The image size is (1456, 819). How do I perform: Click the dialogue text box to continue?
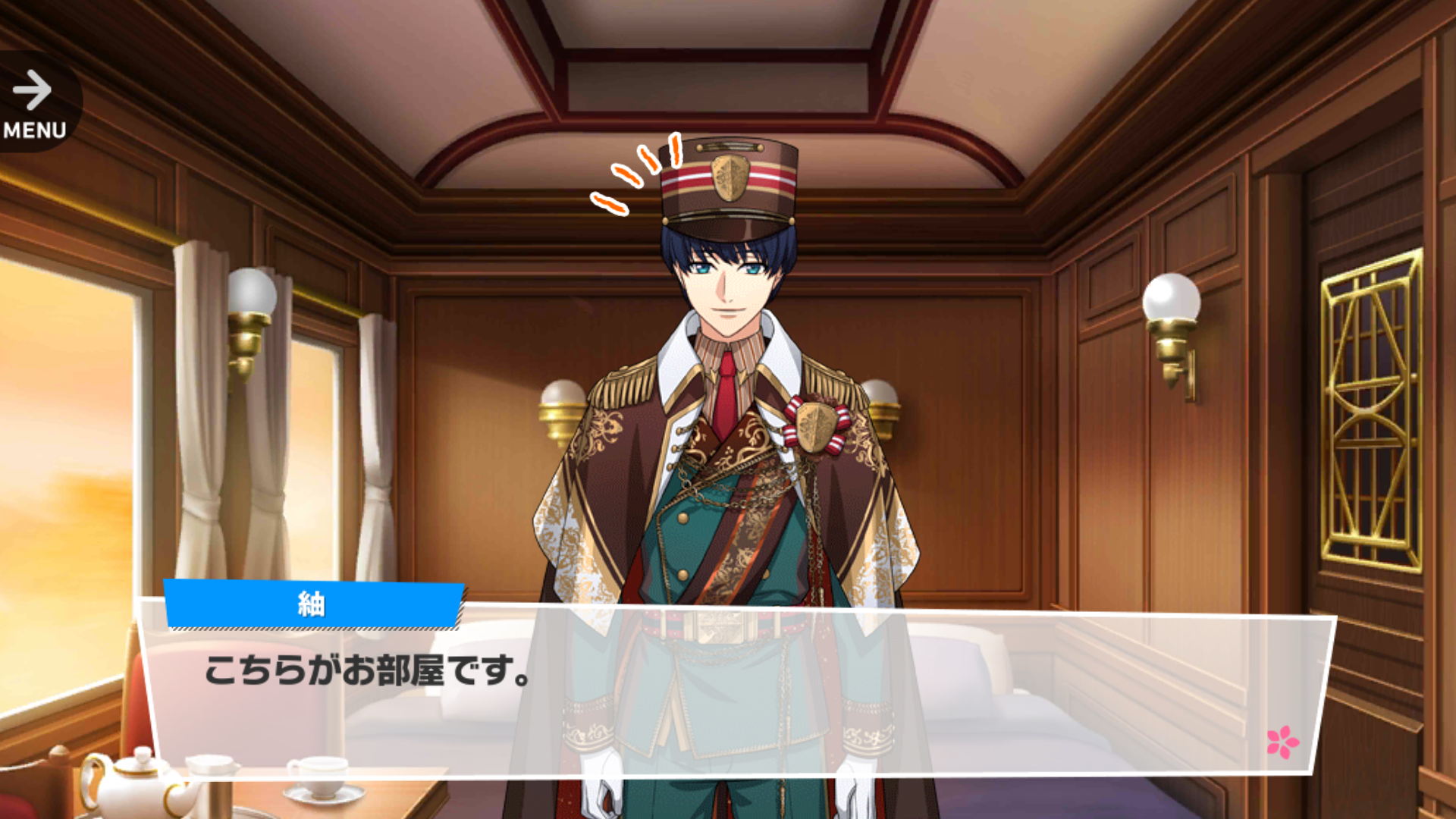click(736, 690)
